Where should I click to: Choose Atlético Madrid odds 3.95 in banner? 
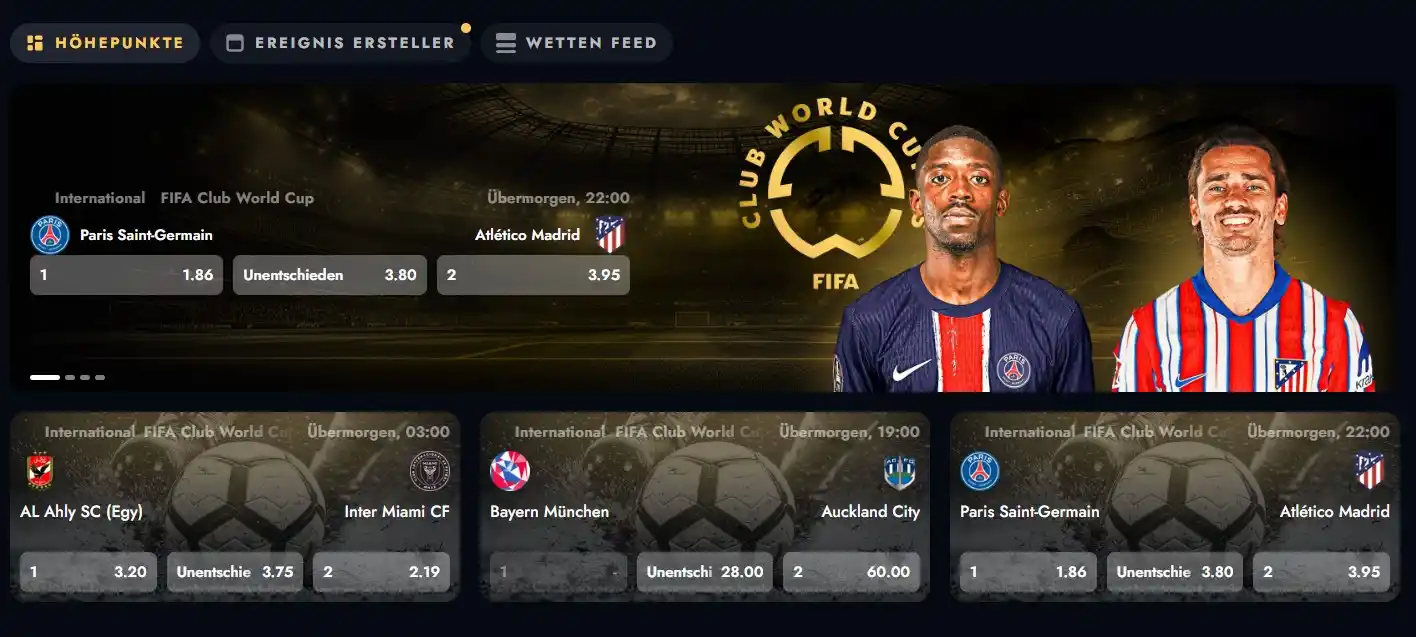tap(533, 275)
